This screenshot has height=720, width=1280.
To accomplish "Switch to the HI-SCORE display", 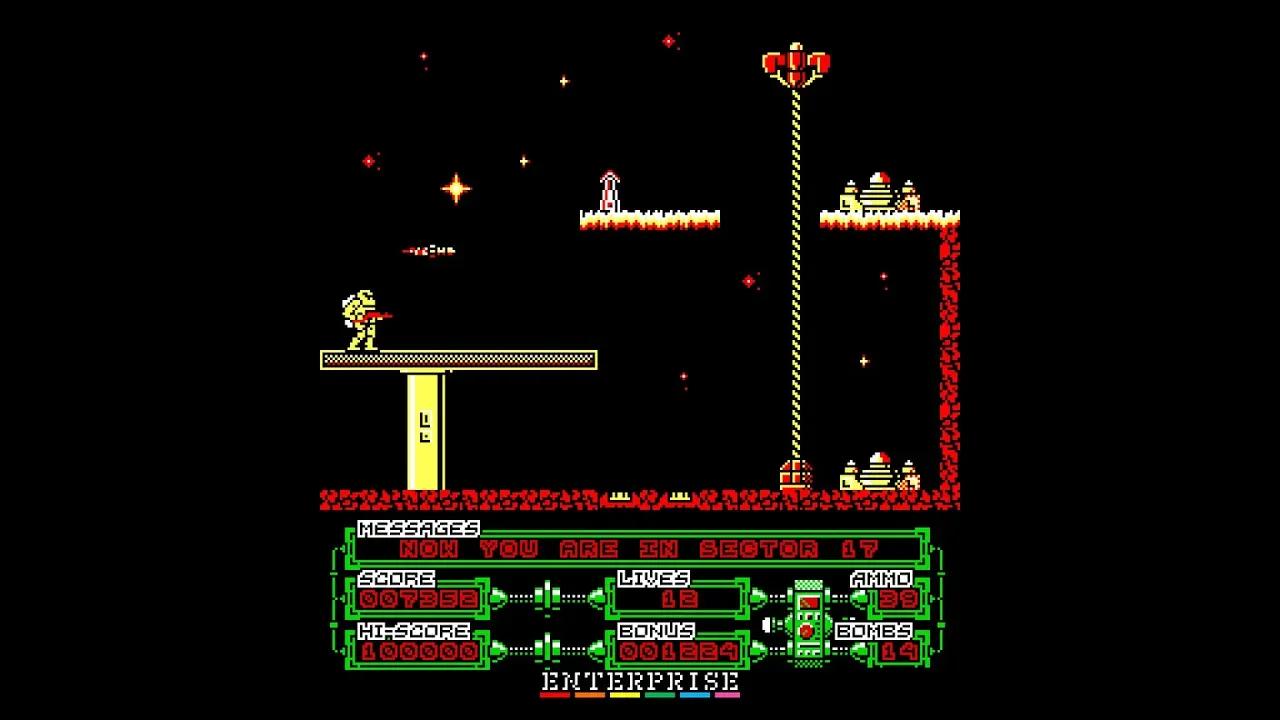I will pos(414,633).
